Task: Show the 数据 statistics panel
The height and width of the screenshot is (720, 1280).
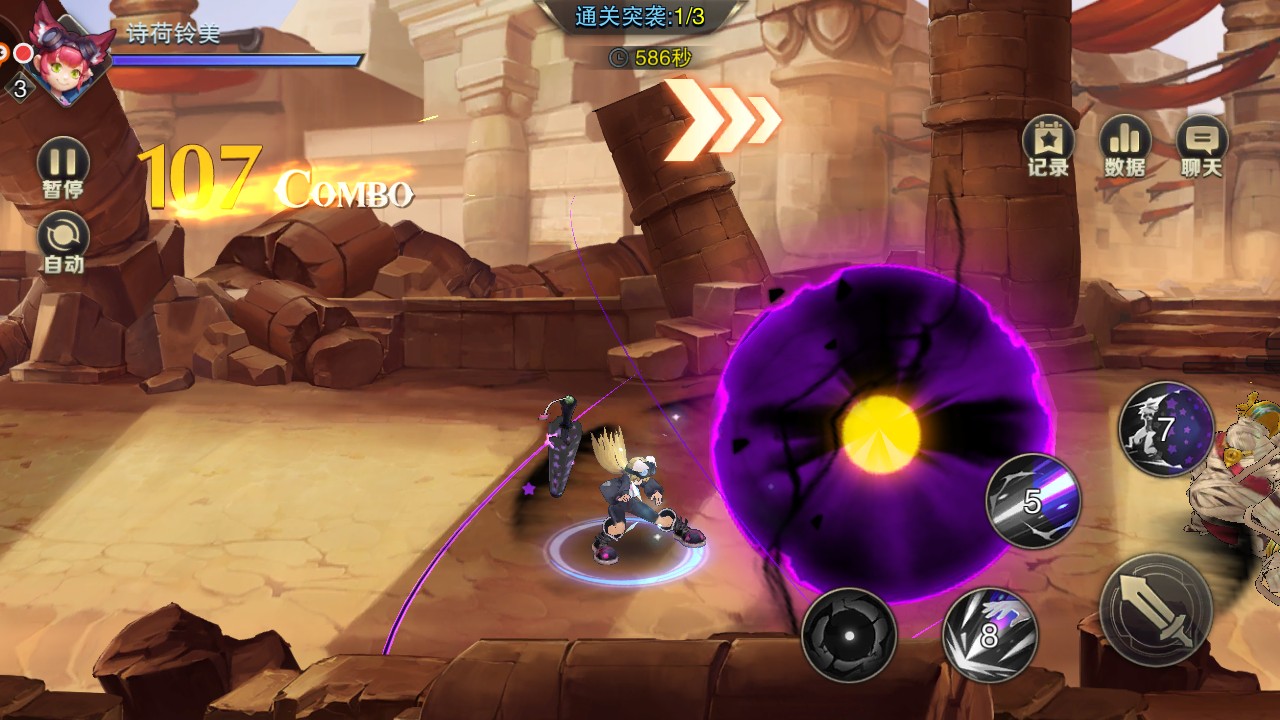Action: tap(1125, 144)
